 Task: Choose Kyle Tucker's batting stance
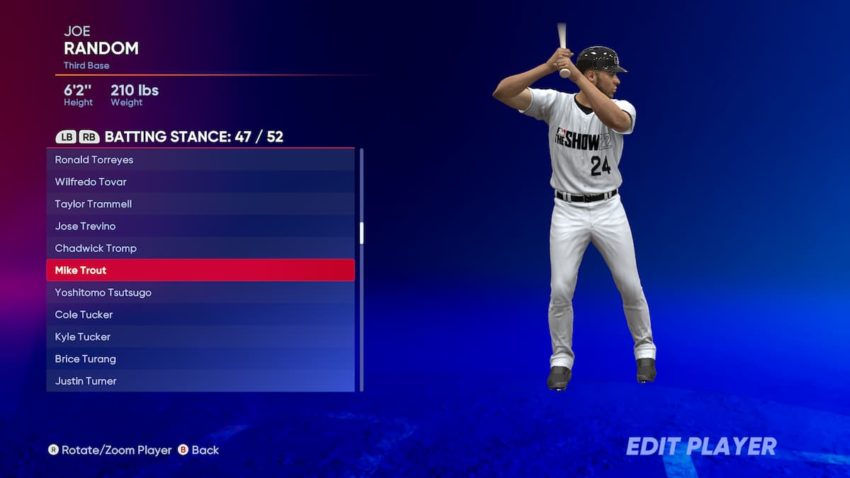coord(200,337)
